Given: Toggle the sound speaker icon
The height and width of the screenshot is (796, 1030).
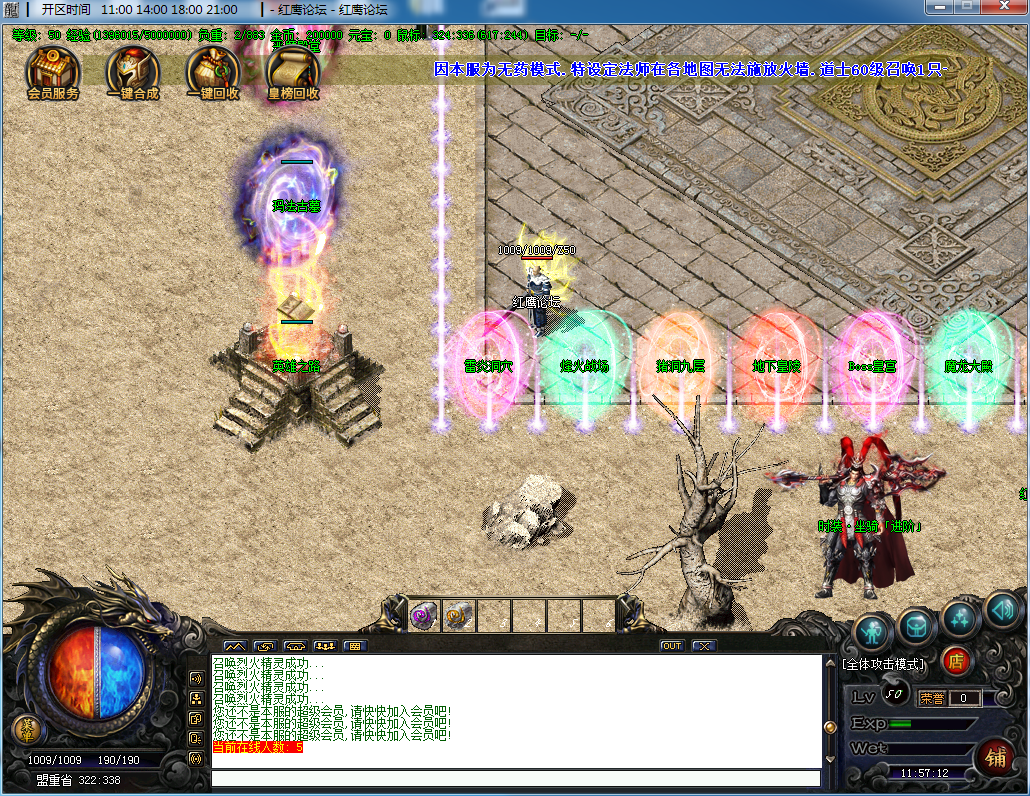Looking at the screenshot, I should click(1001, 608).
